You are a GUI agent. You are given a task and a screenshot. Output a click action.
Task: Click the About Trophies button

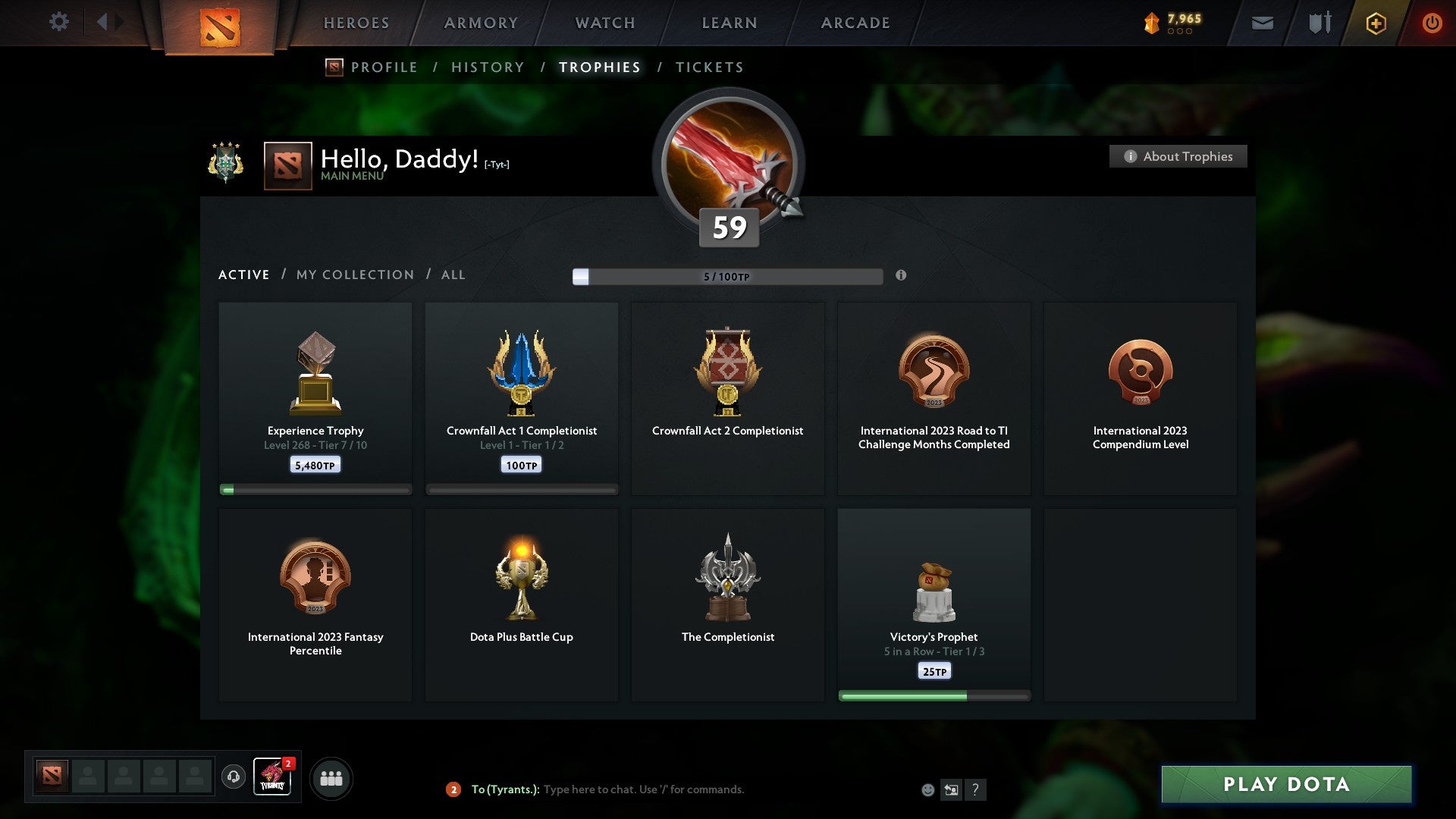tap(1178, 156)
